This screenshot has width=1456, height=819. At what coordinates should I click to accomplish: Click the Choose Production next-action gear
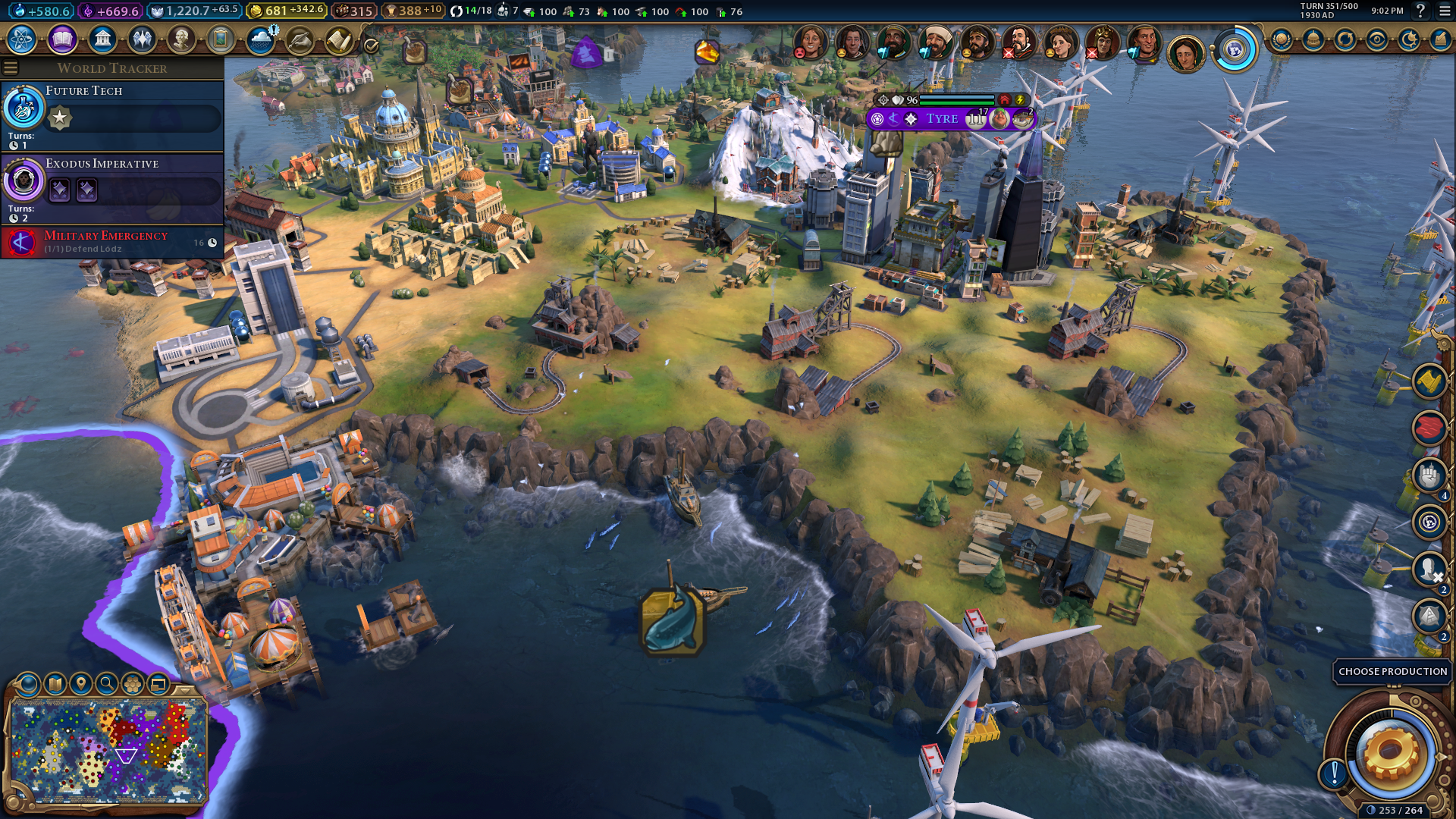1390,752
